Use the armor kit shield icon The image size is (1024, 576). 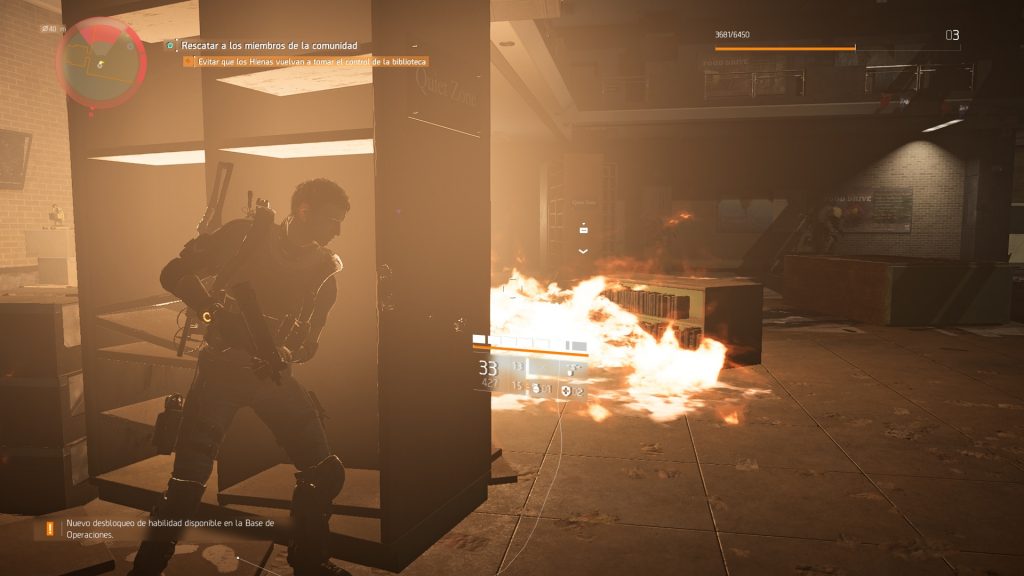pos(567,388)
